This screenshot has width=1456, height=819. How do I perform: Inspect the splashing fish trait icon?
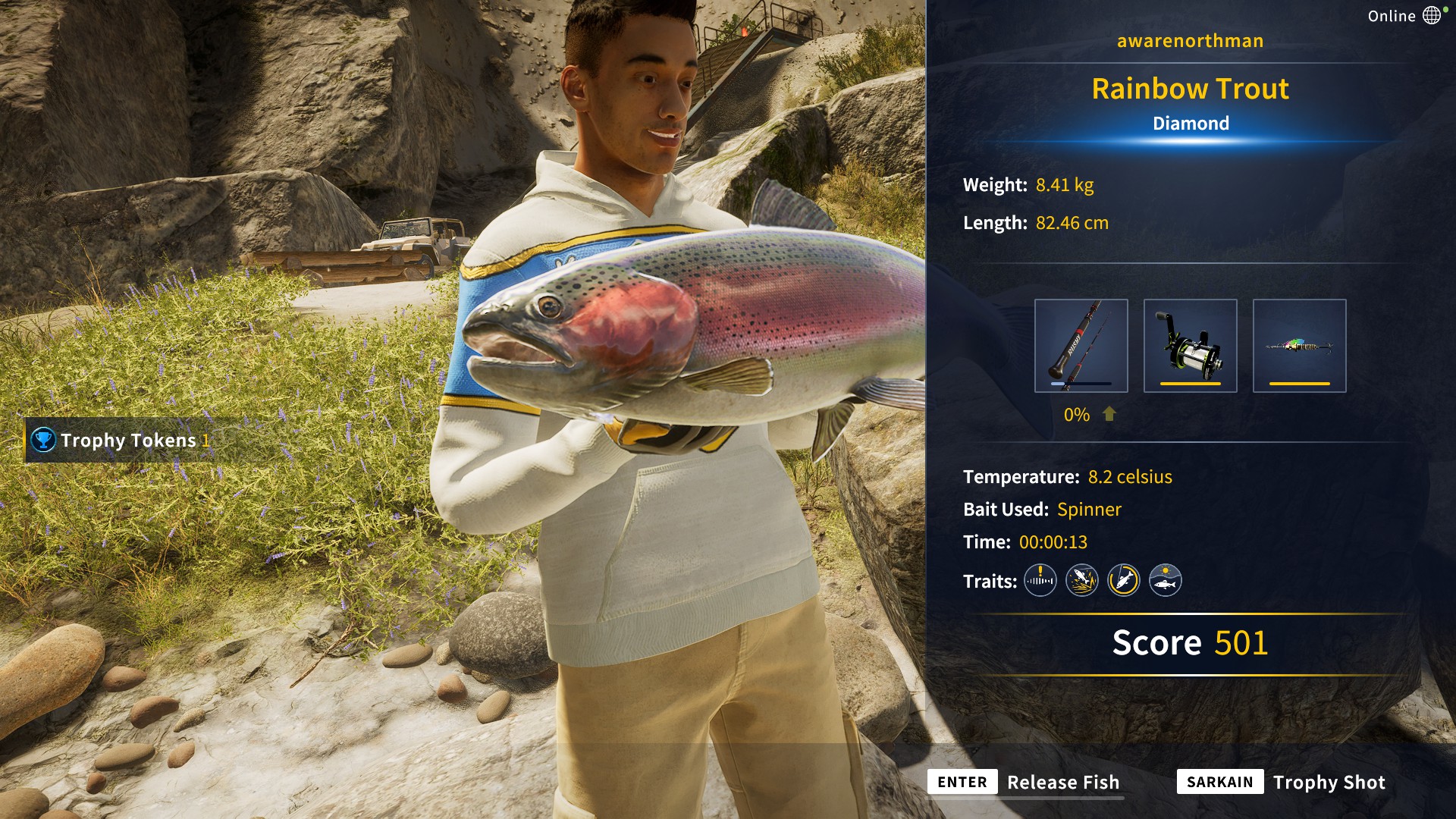point(1081,581)
